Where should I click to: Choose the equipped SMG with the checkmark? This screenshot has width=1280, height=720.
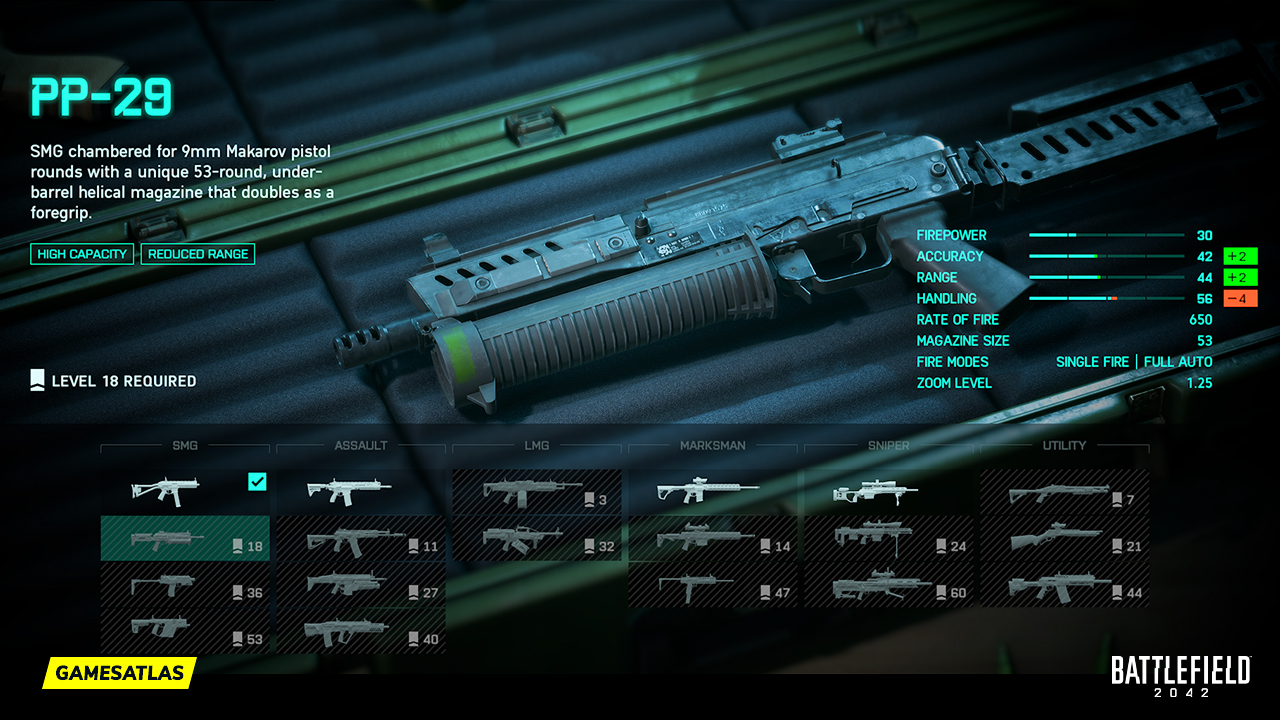(x=185, y=491)
